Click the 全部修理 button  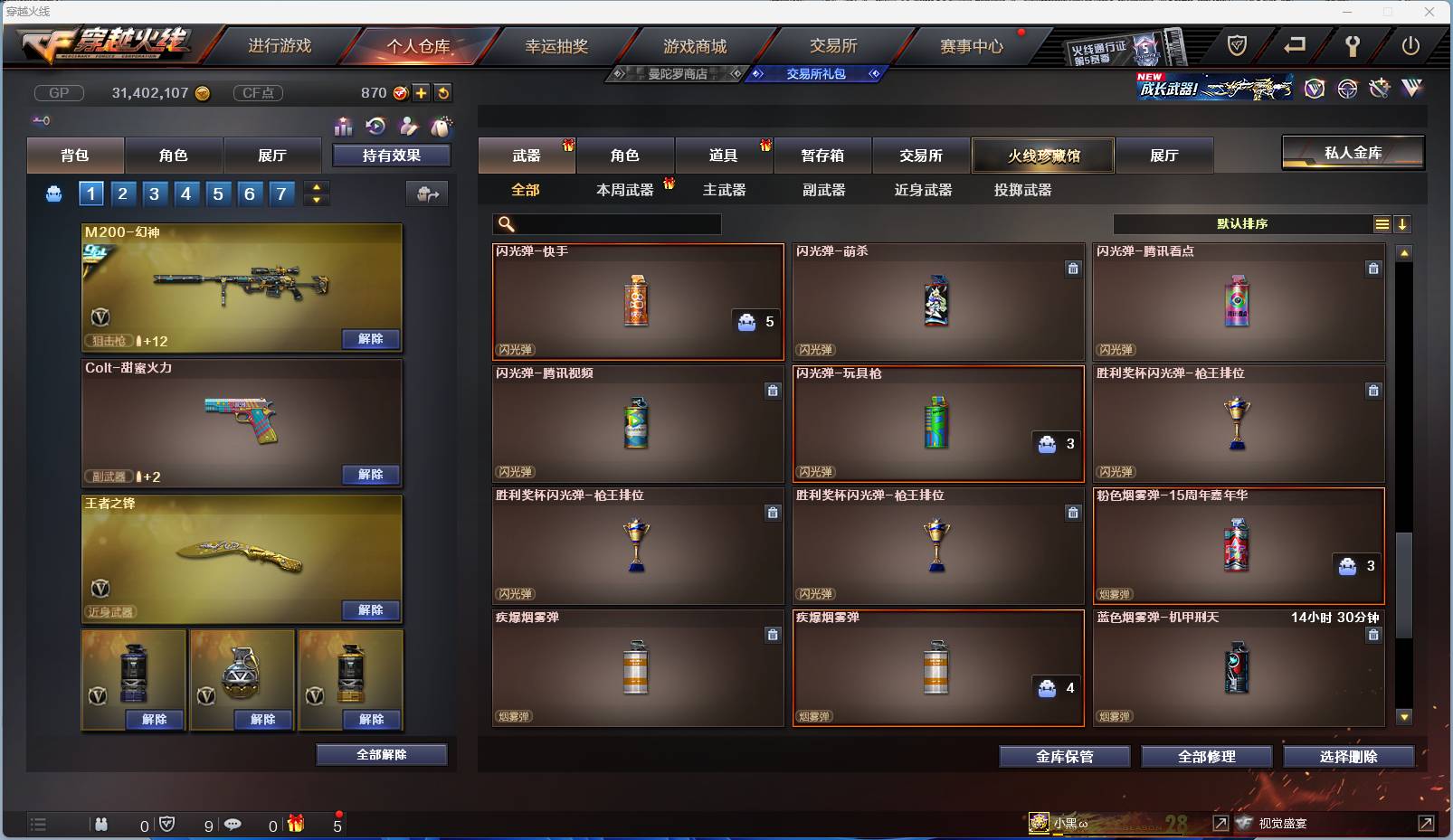coord(1207,756)
